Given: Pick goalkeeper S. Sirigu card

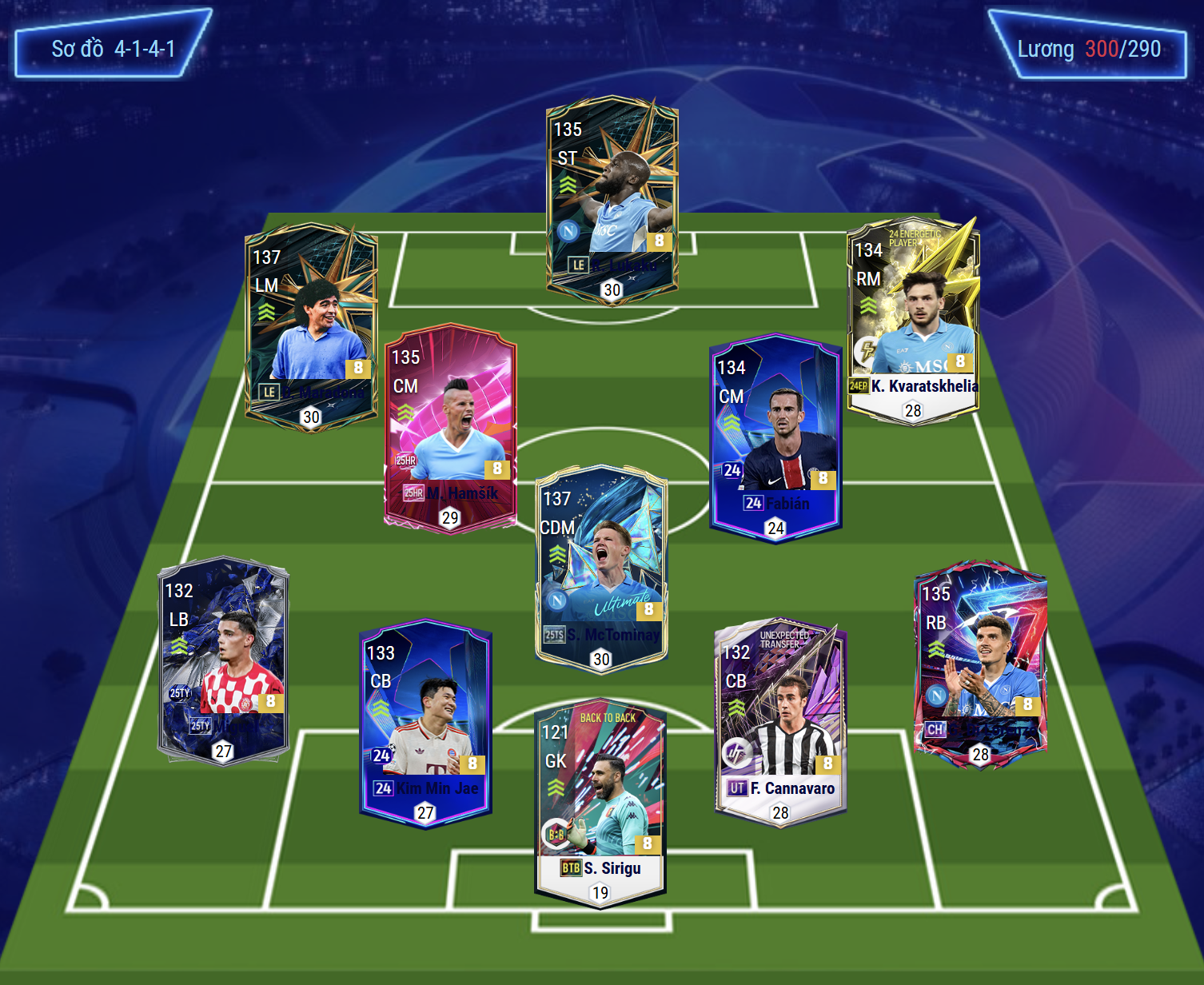Looking at the screenshot, I should click(600, 804).
